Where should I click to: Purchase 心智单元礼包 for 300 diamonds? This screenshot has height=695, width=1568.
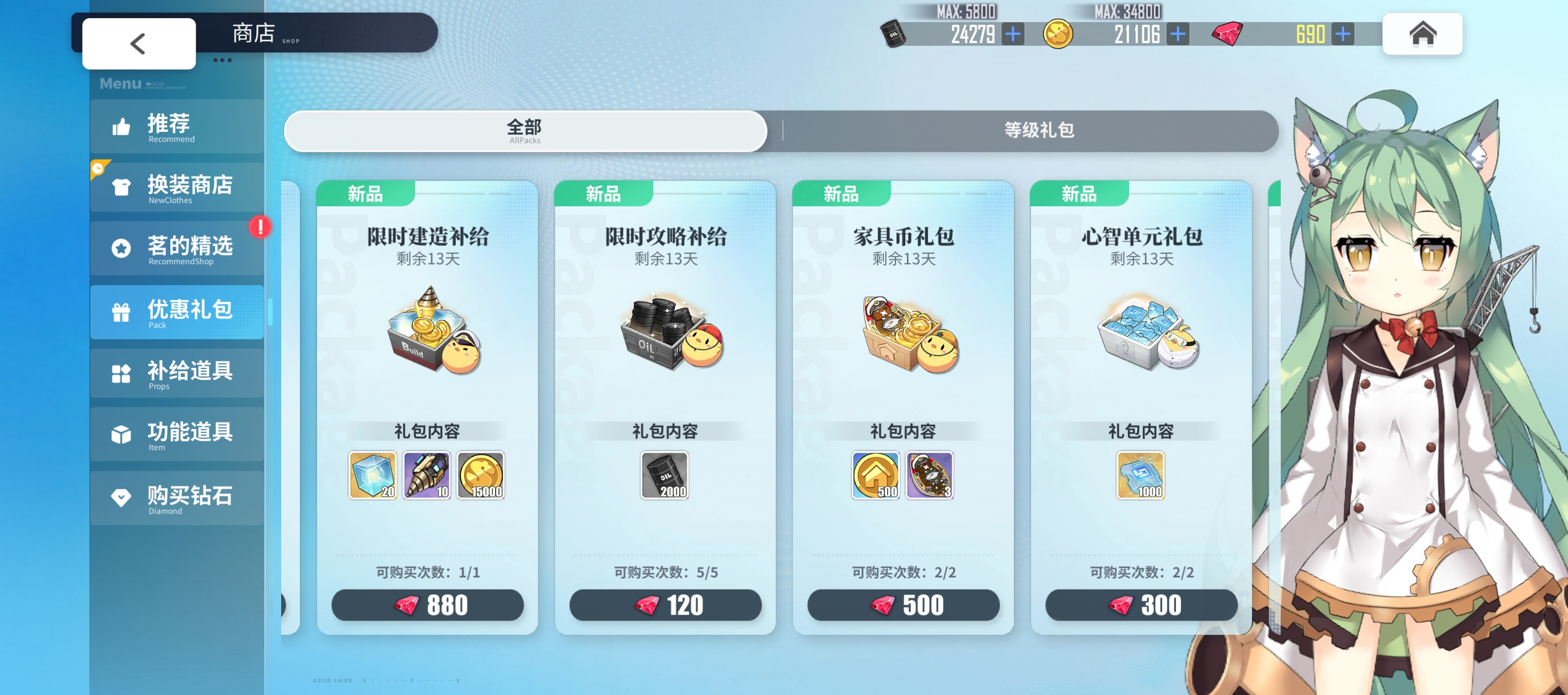point(1142,605)
